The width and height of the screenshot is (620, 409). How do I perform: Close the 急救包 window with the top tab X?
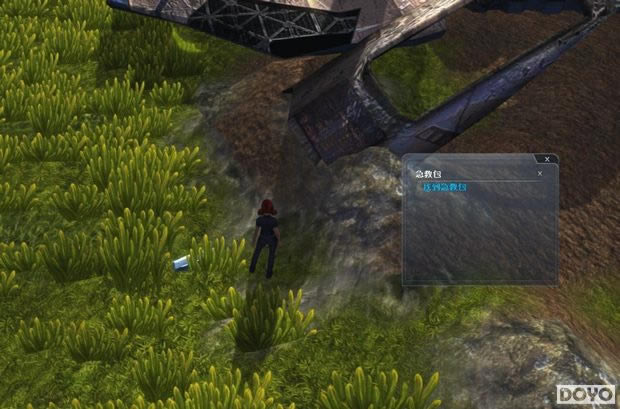coord(545,159)
